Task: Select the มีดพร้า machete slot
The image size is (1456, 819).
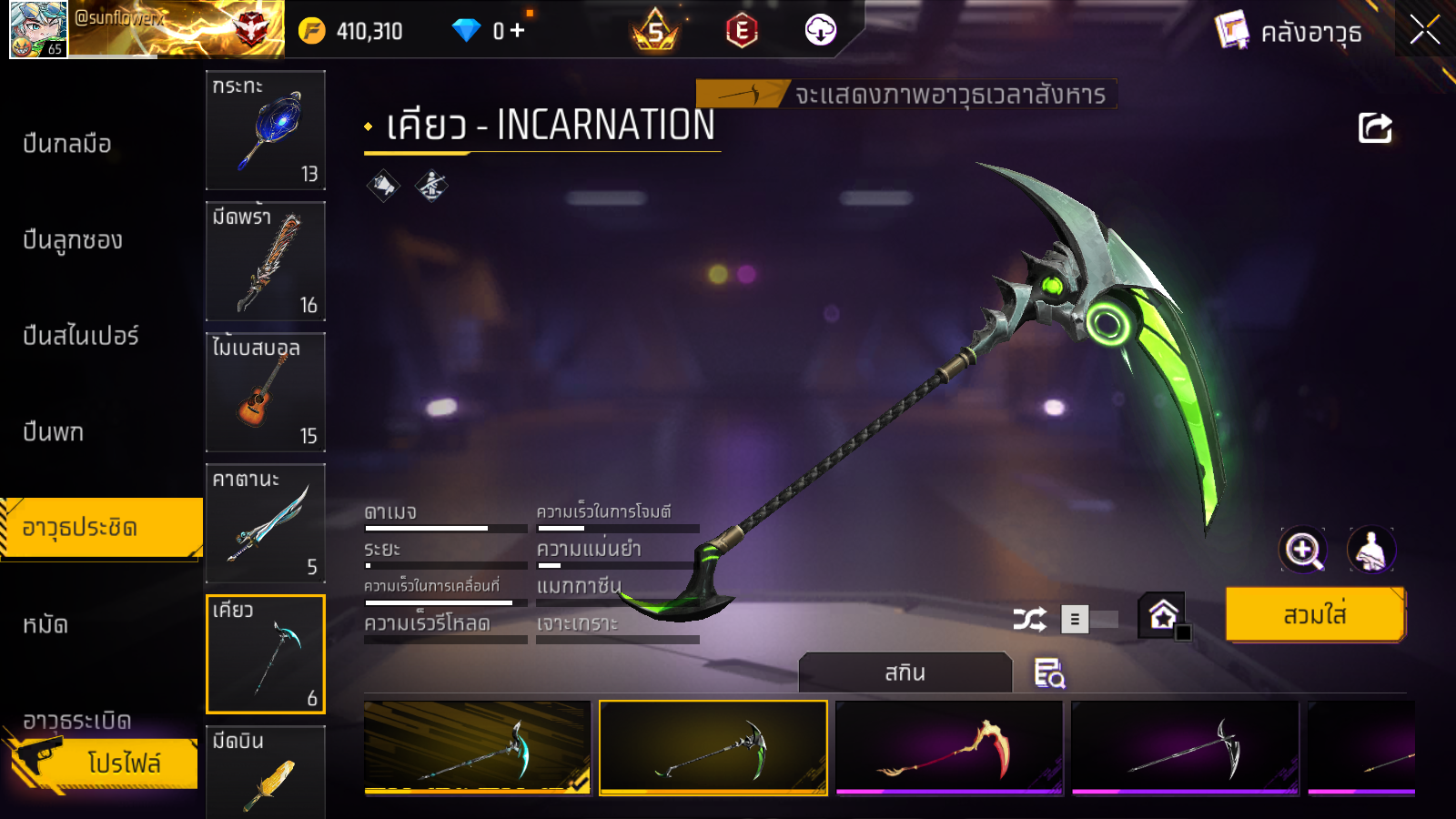Action: (266, 261)
